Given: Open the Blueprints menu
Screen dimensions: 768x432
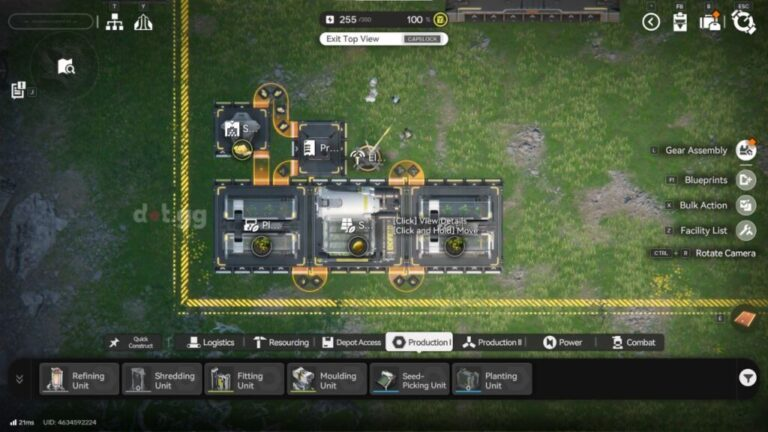Looking at the screenshot, I should pos(746,180).
